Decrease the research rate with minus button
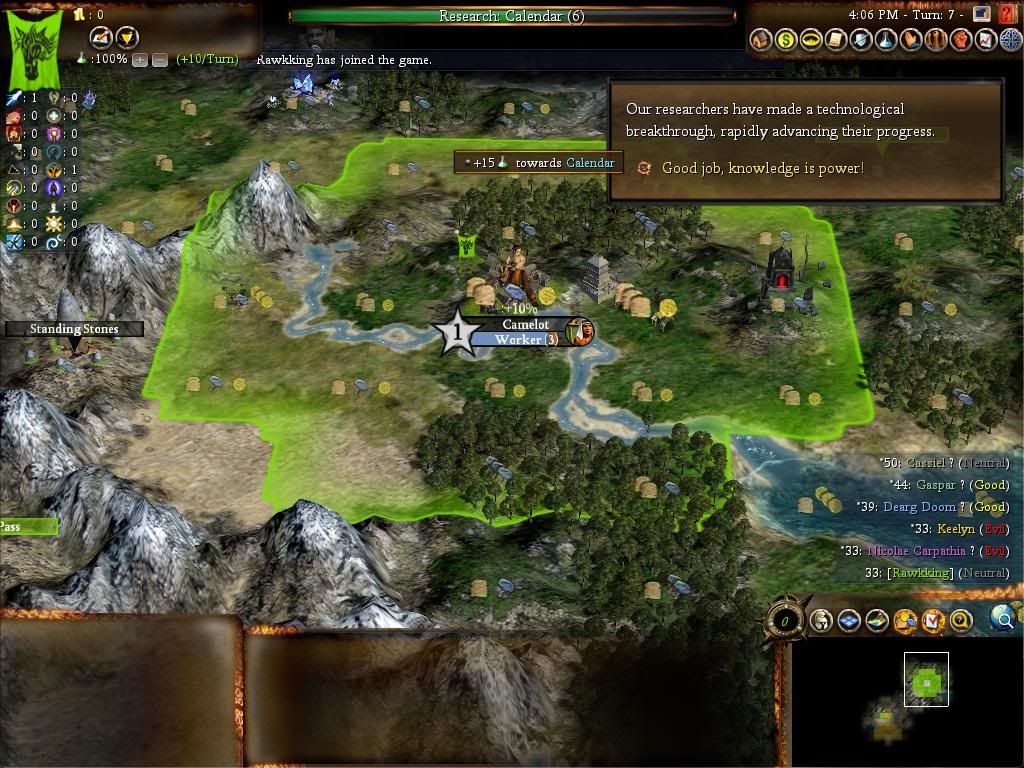 pos(159,60)
